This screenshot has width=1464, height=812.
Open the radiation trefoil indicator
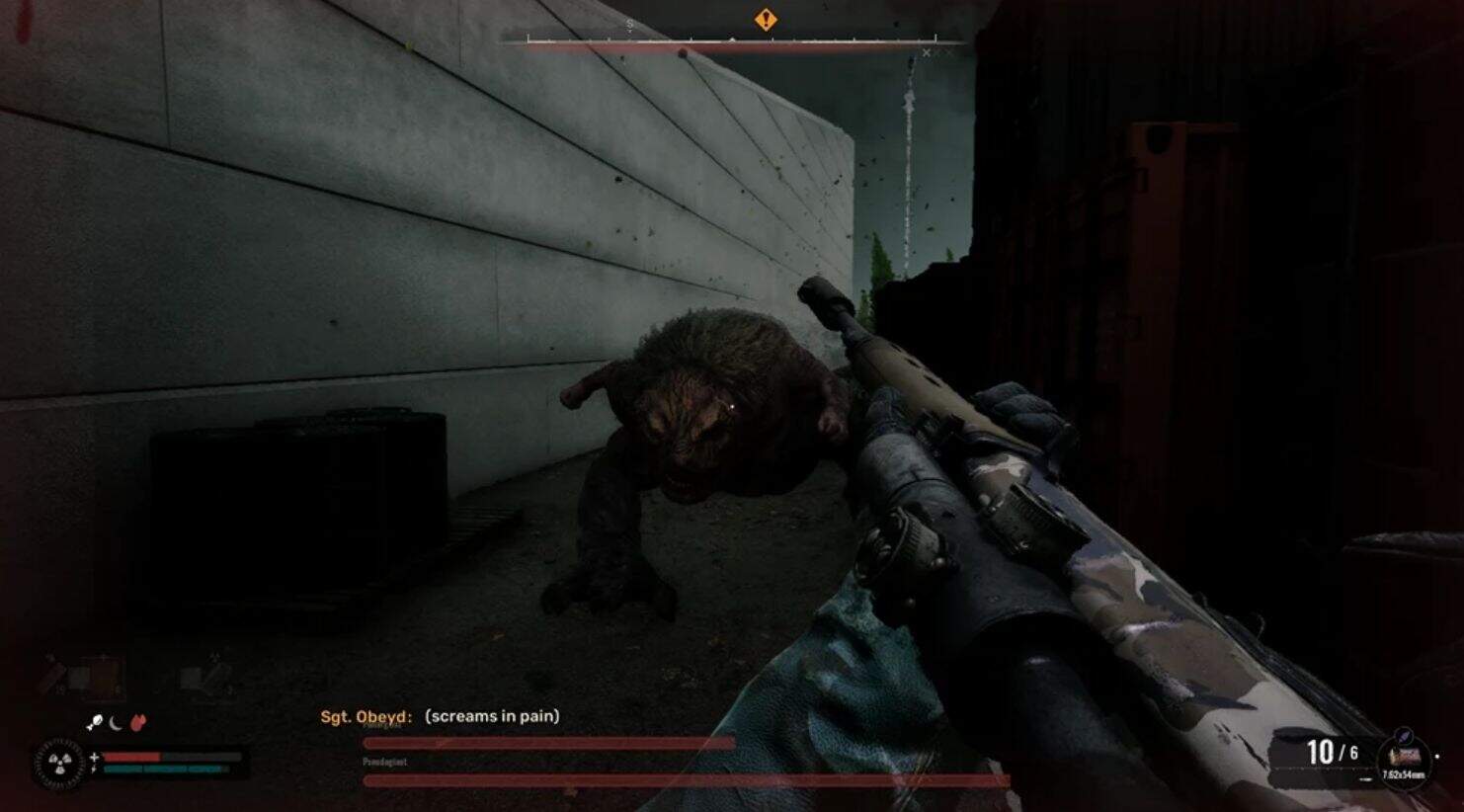58,764
